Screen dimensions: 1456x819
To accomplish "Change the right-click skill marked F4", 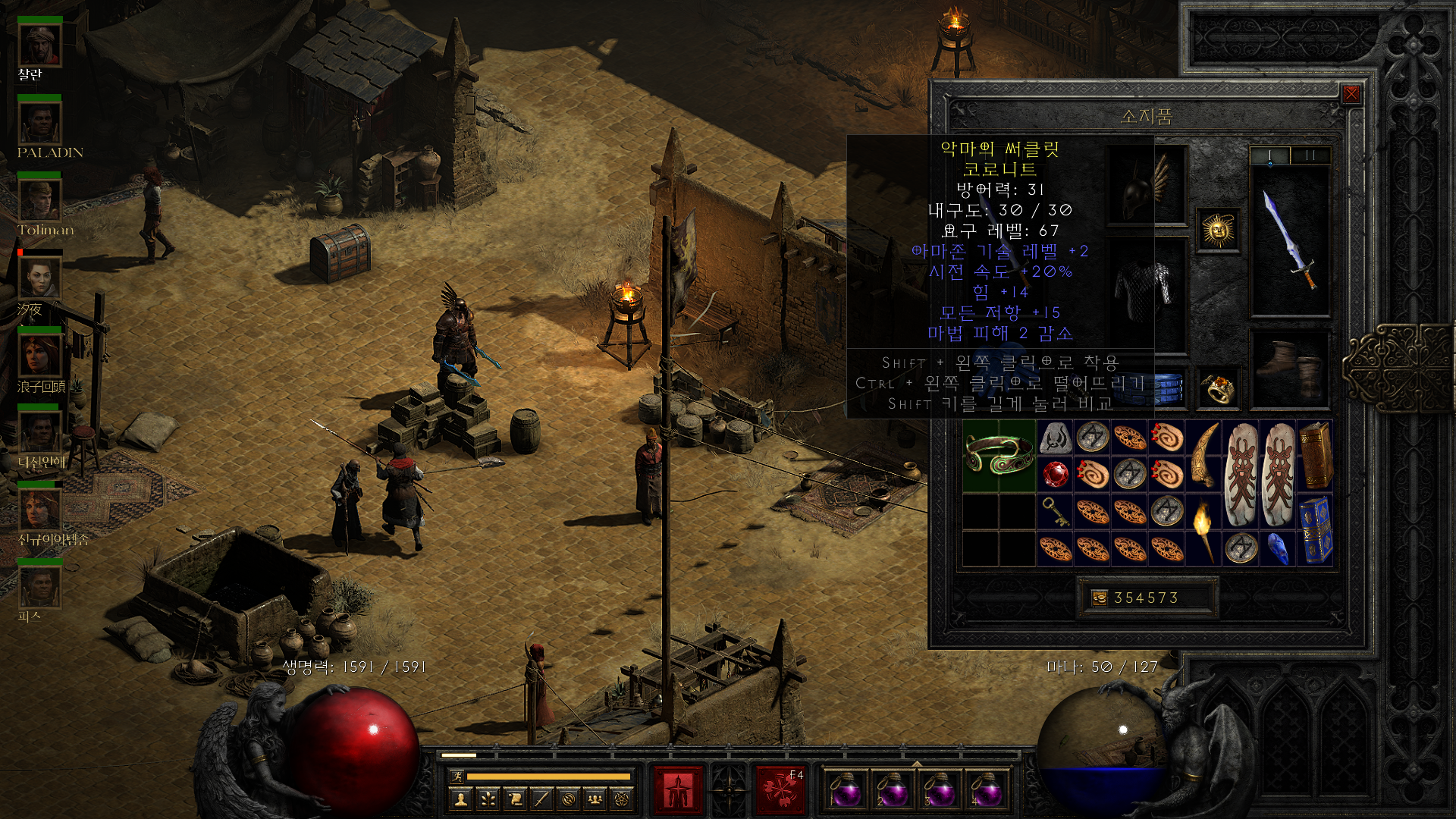I will click(x=780, y=789).
